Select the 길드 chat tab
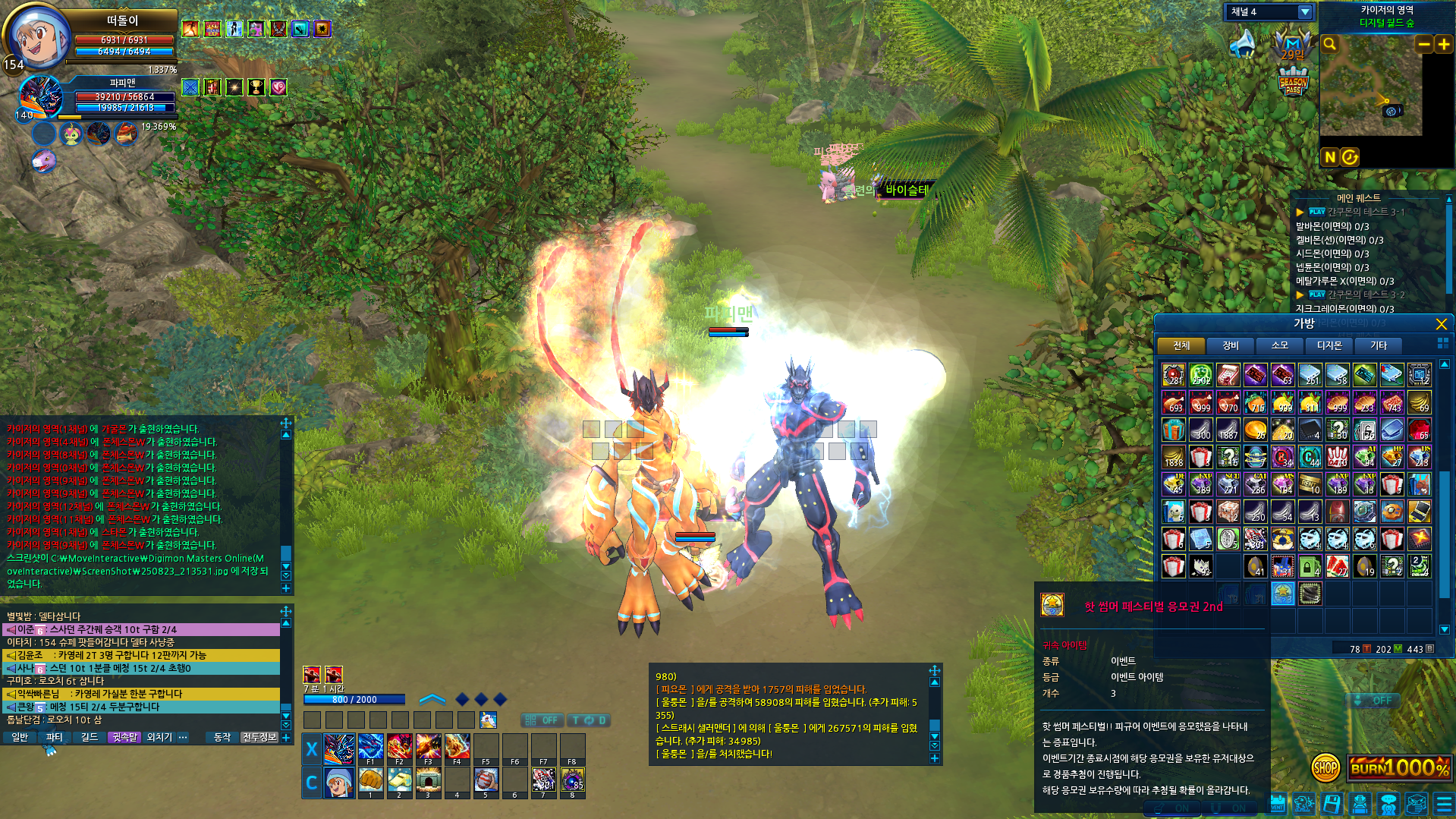 point(90,737)
